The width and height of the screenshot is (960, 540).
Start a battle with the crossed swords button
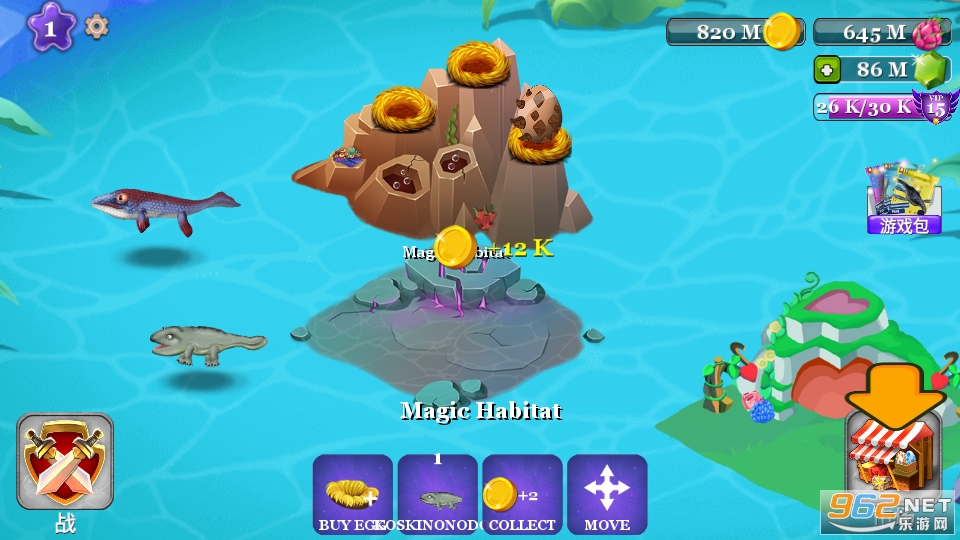point(65,463)
